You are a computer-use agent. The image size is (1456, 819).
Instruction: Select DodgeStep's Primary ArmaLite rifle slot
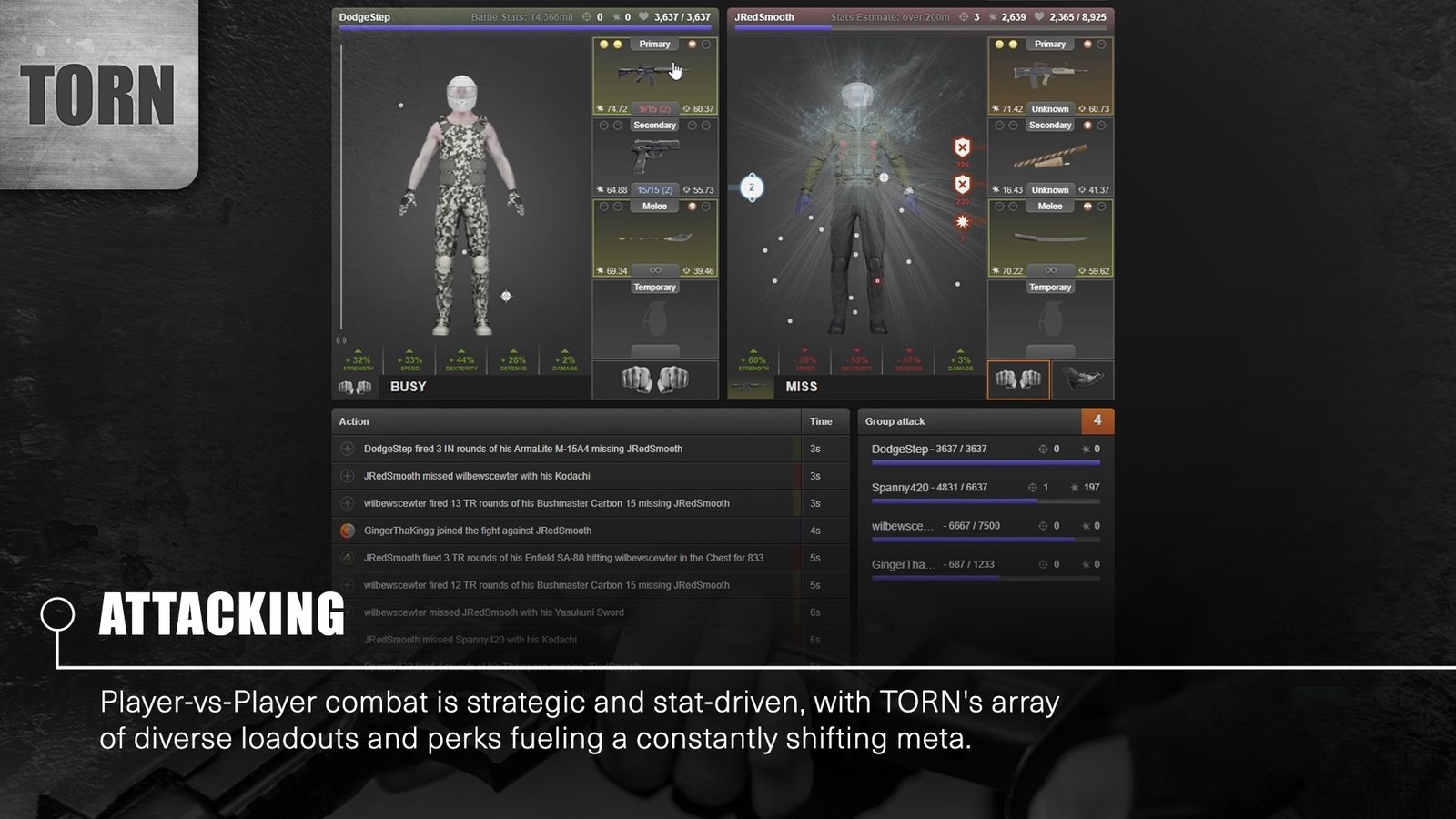pyautogui.click(x=654, y=76)
